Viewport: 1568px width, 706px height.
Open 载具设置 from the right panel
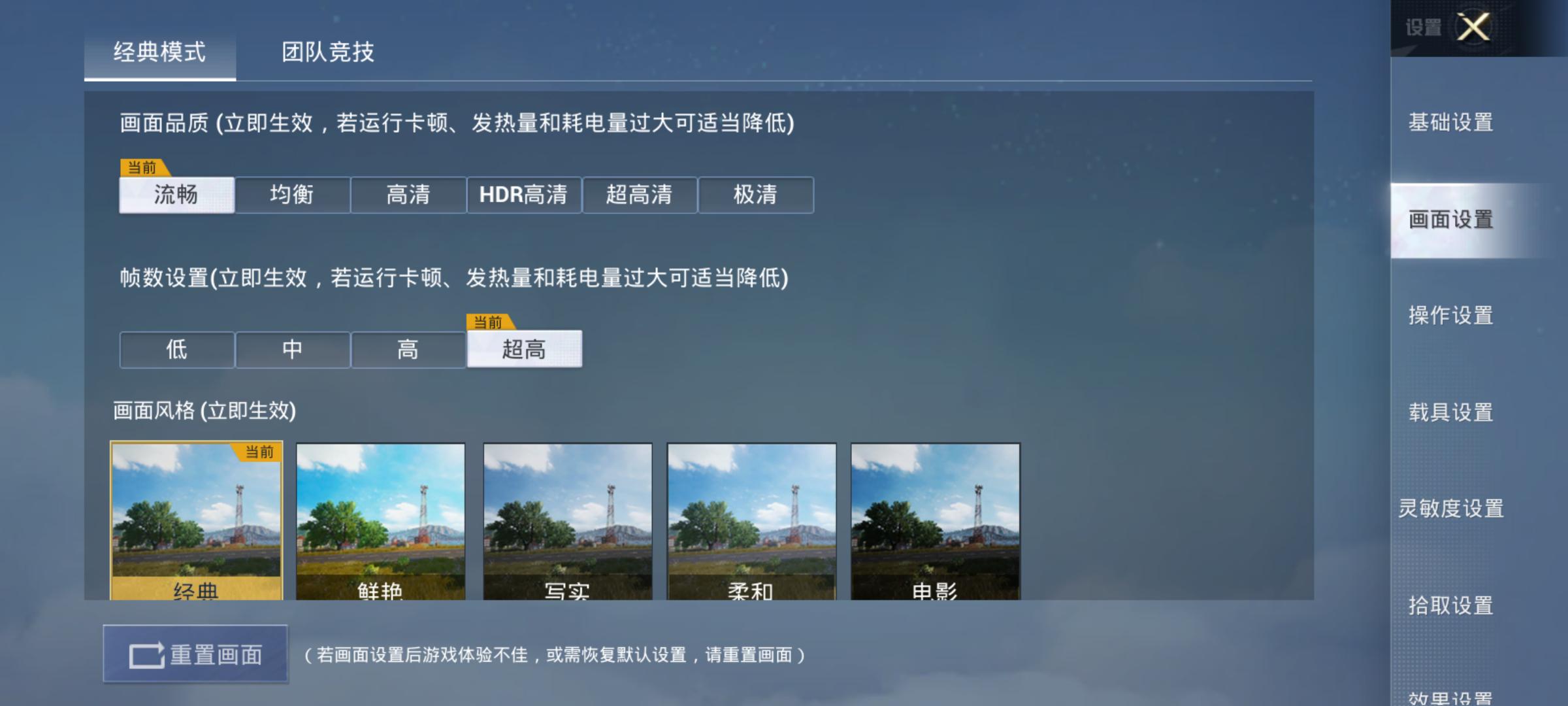pos(1452,411)
